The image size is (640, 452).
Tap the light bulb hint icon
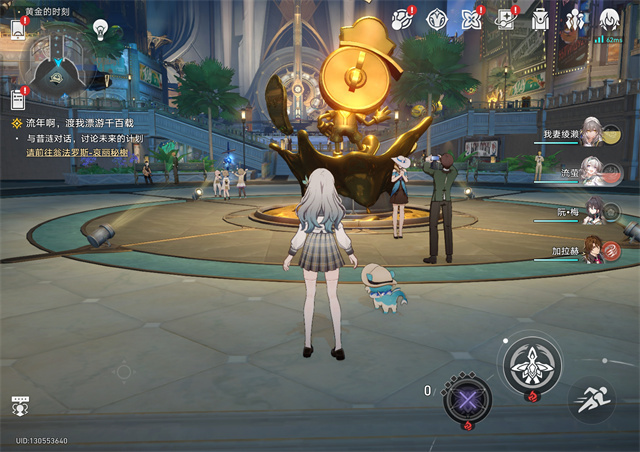(100, 28)
